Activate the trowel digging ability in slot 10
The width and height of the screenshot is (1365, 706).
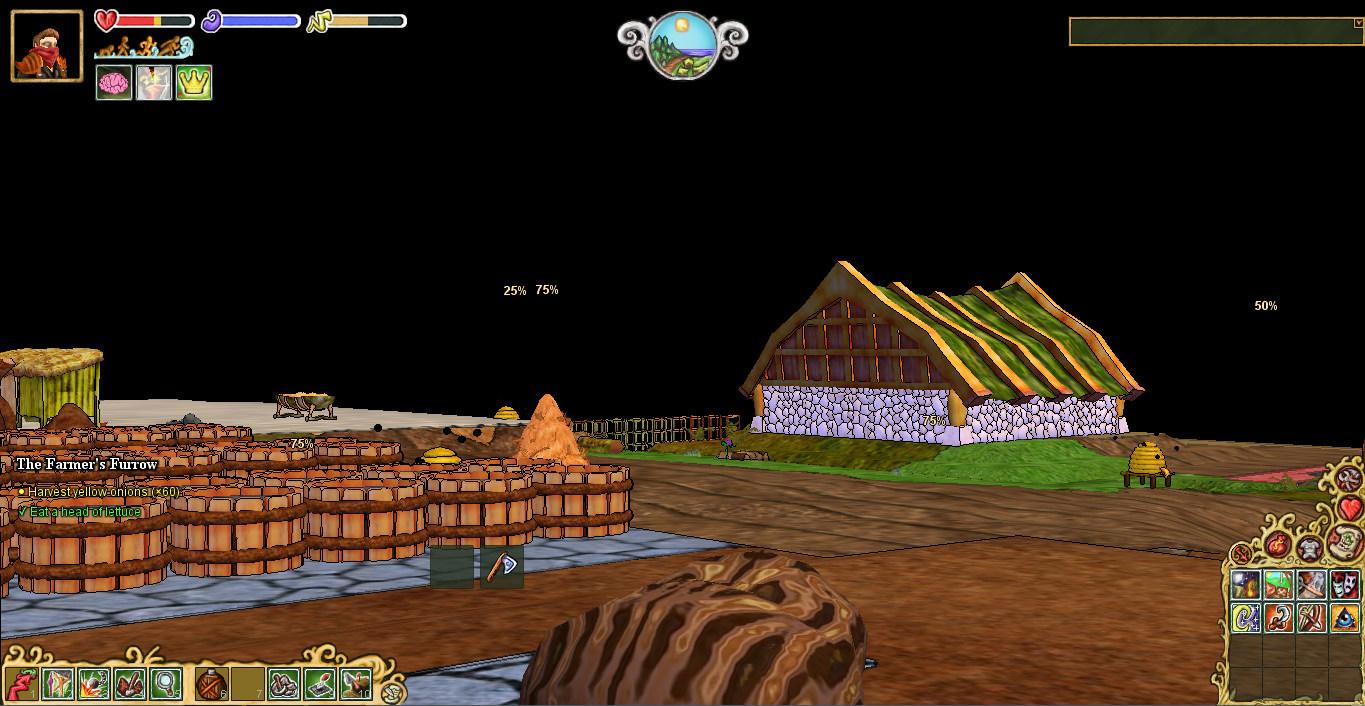click(x=356, y=684)
